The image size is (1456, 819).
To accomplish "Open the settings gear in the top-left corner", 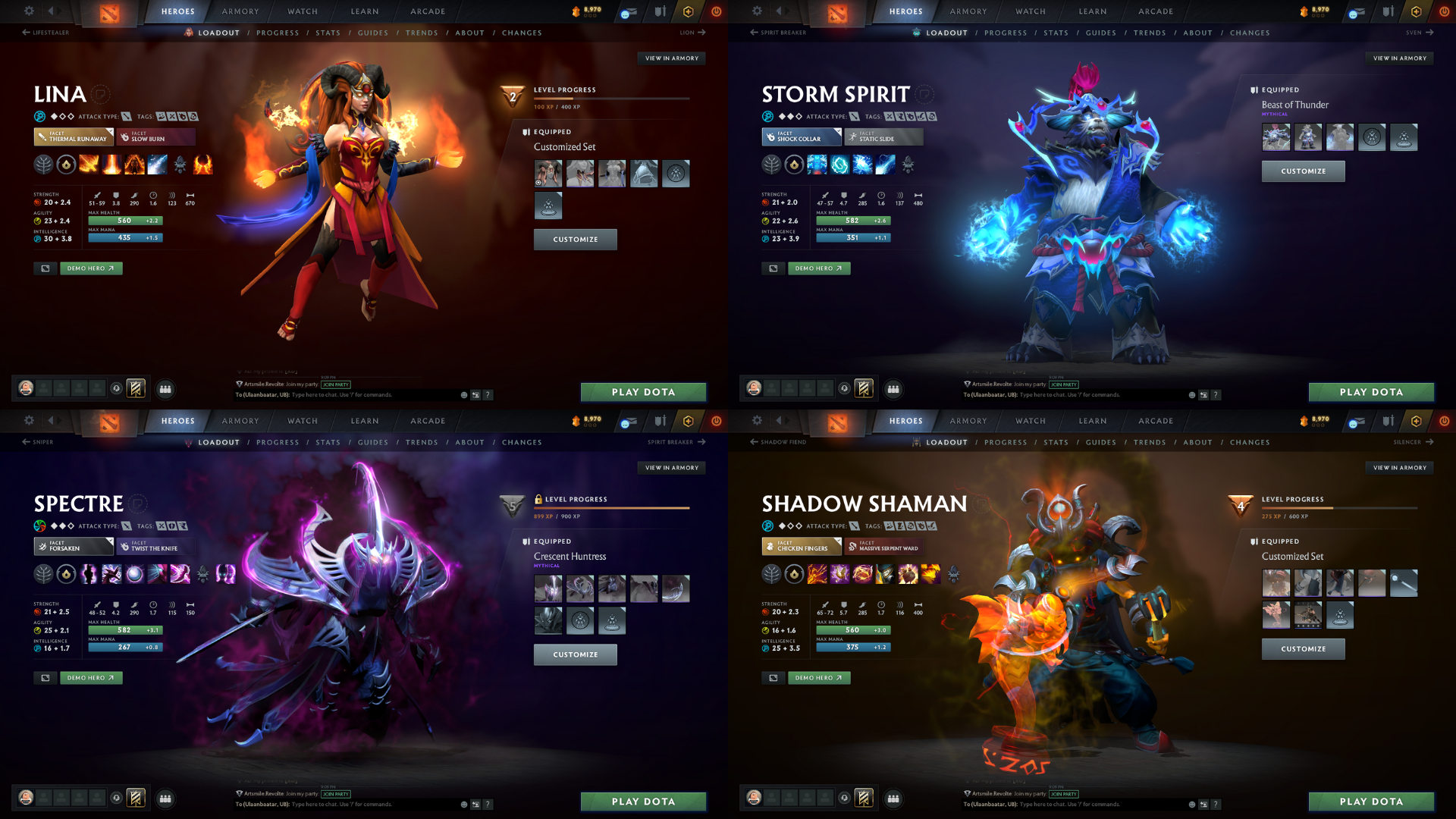I will tap(29, 11).
